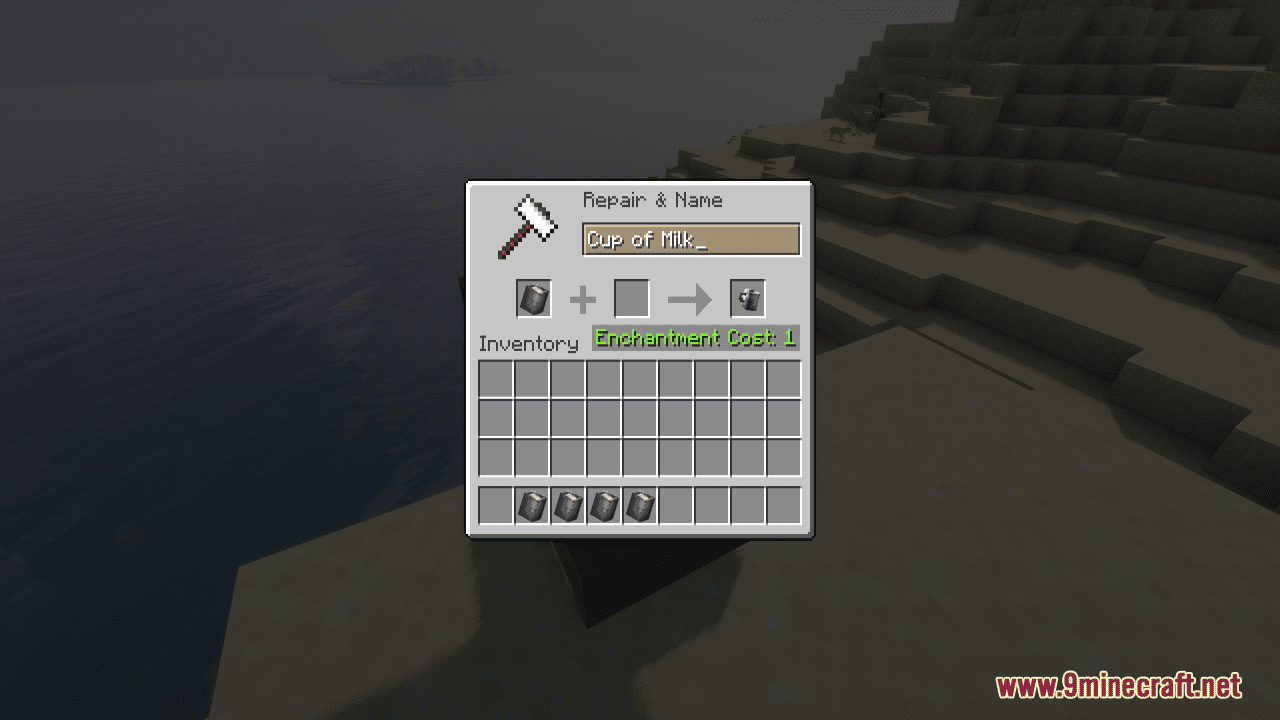The width and height of the screenshot is (1280, 720).
Task: Select the cup item in the first anvil slot
Action: (531, 299)
